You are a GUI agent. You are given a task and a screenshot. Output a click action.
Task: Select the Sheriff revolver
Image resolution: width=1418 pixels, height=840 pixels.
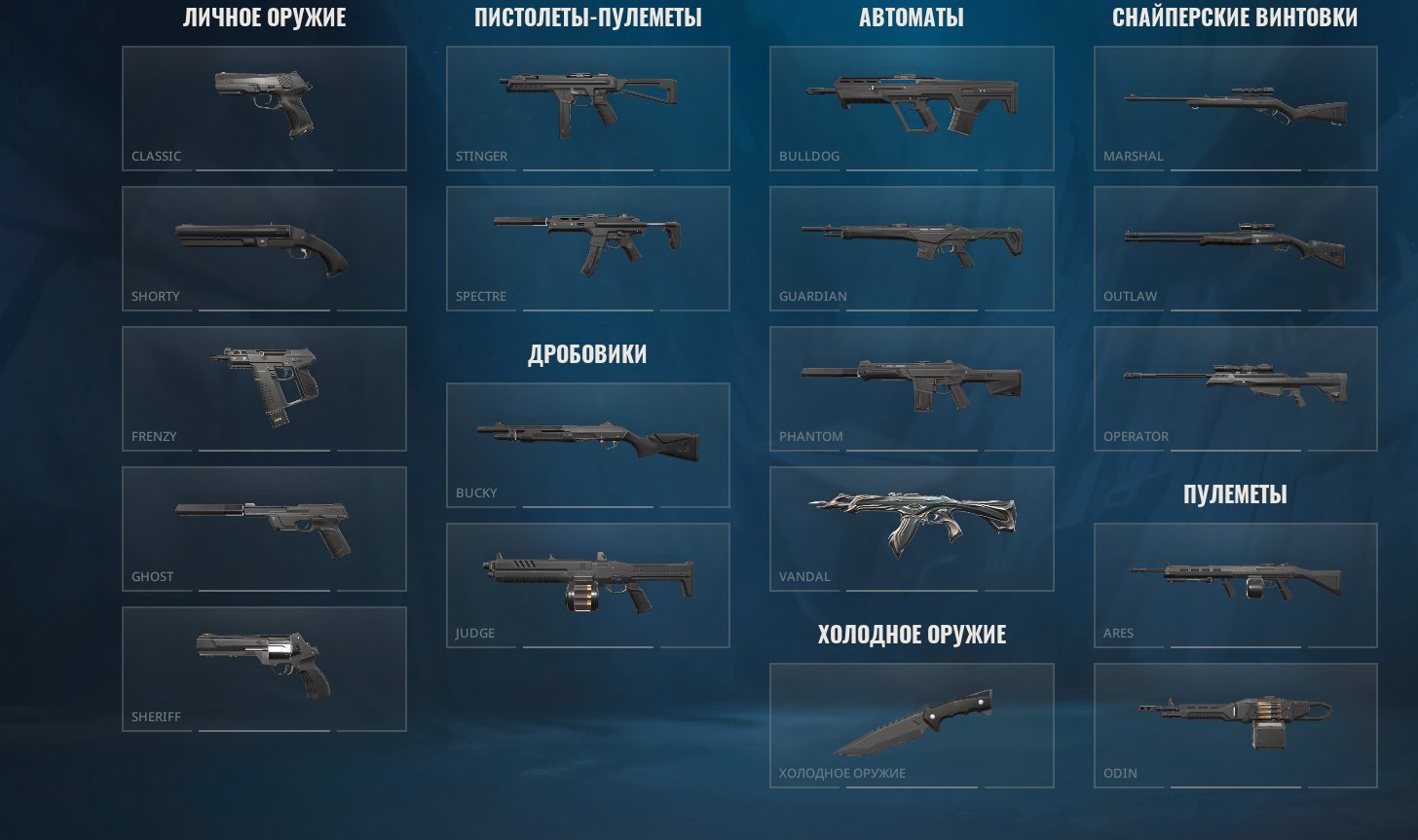pyautogui.click(x=263, y=667)
